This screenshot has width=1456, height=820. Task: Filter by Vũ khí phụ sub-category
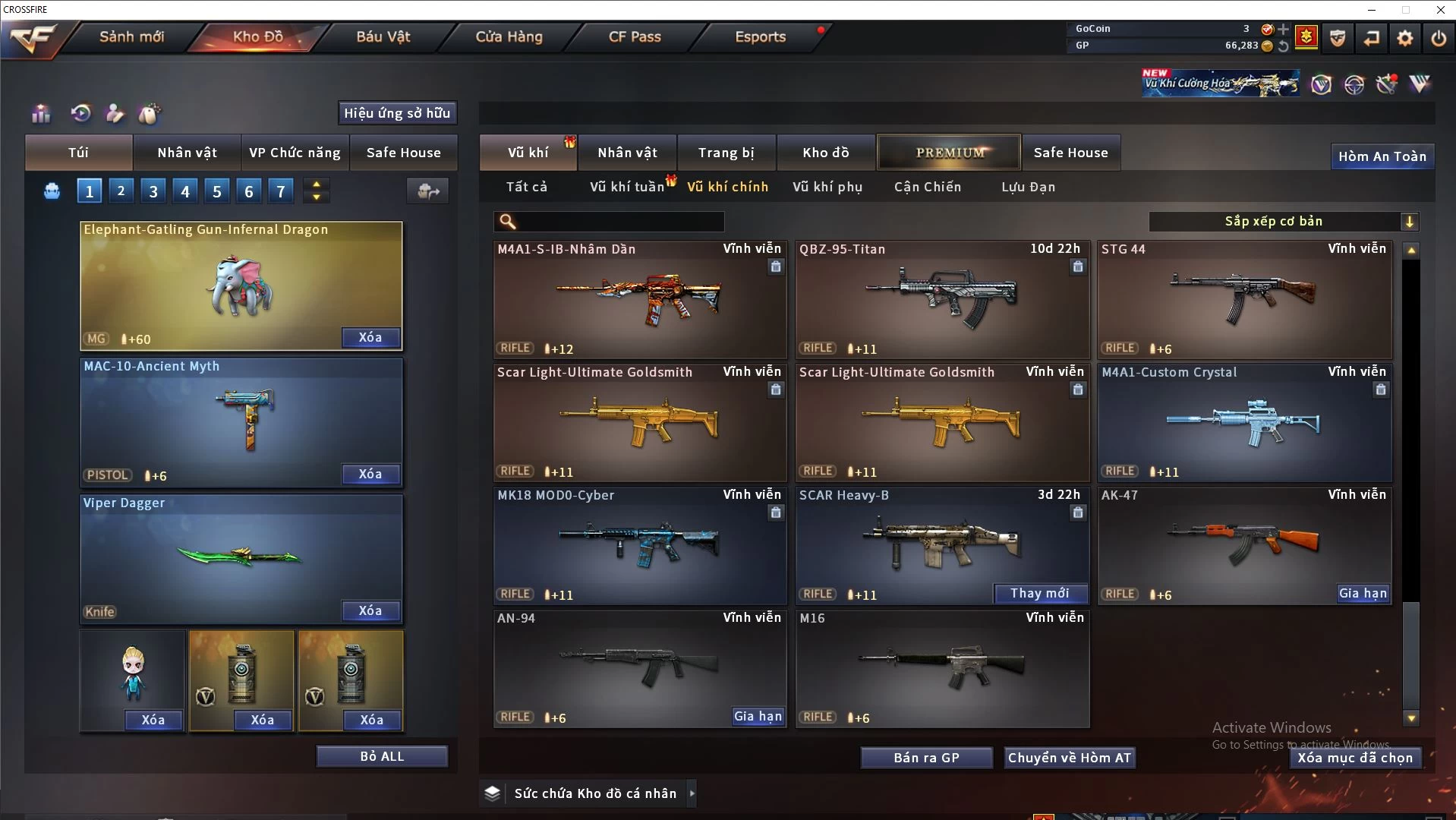click(827, 187)
